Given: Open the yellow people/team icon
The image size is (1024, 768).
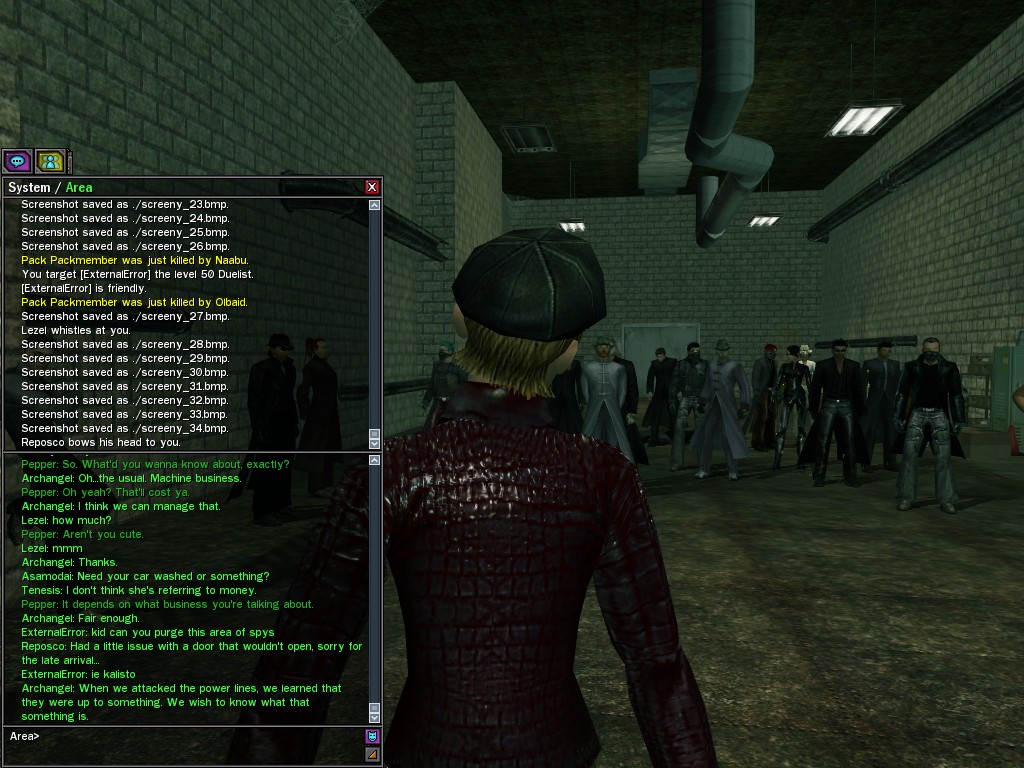Looking at the screenshot, I should 50,160.
